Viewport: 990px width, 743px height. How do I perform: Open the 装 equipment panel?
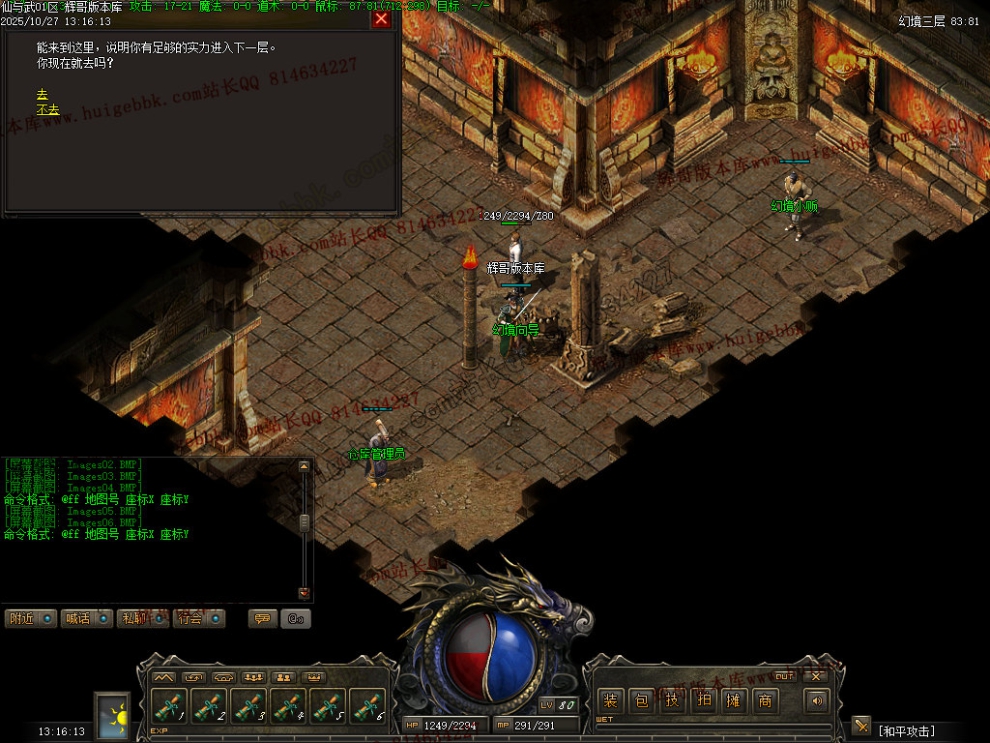tap(609, 701)
